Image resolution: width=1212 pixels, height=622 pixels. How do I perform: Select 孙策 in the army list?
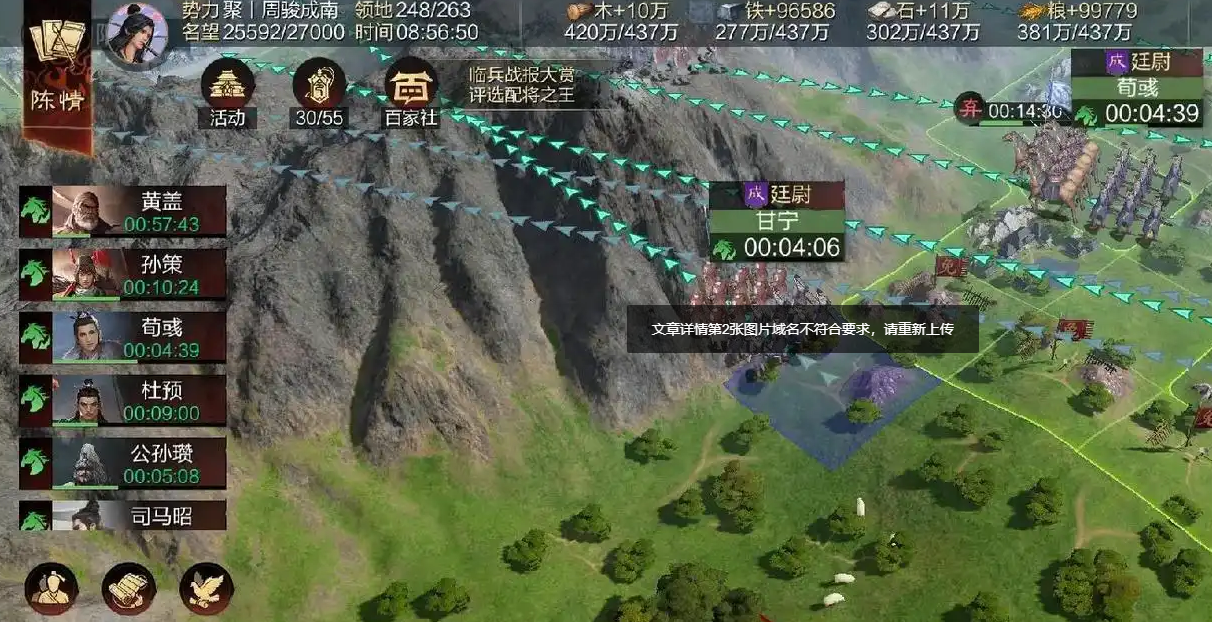(x=123, y=274)
